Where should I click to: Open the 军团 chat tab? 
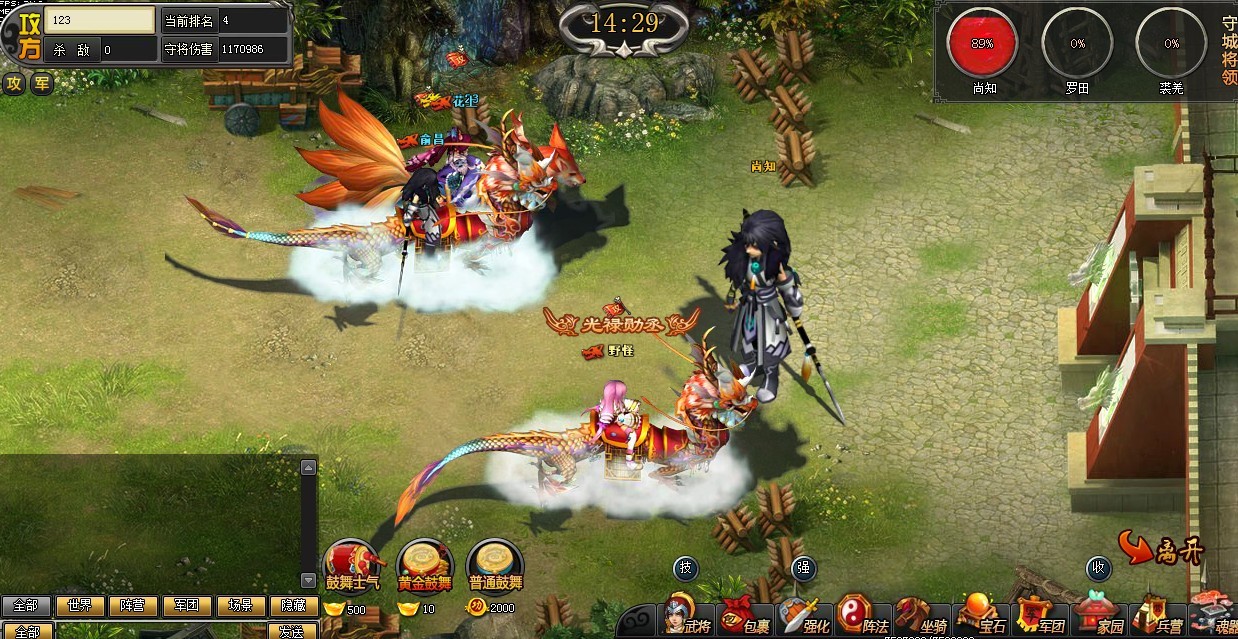coord(186,606)
